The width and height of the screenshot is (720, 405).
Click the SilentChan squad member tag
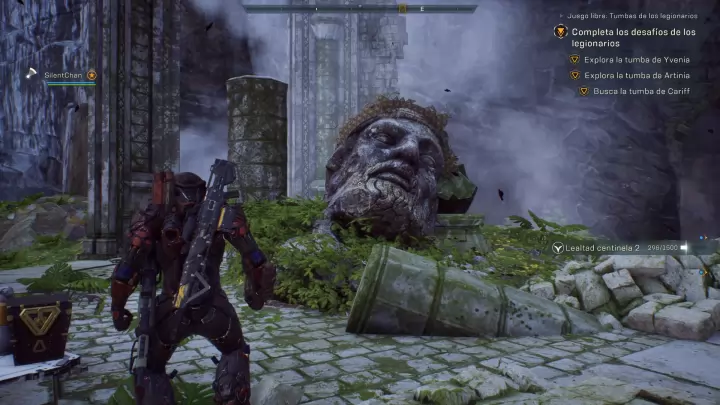click(x=63, y=75)
